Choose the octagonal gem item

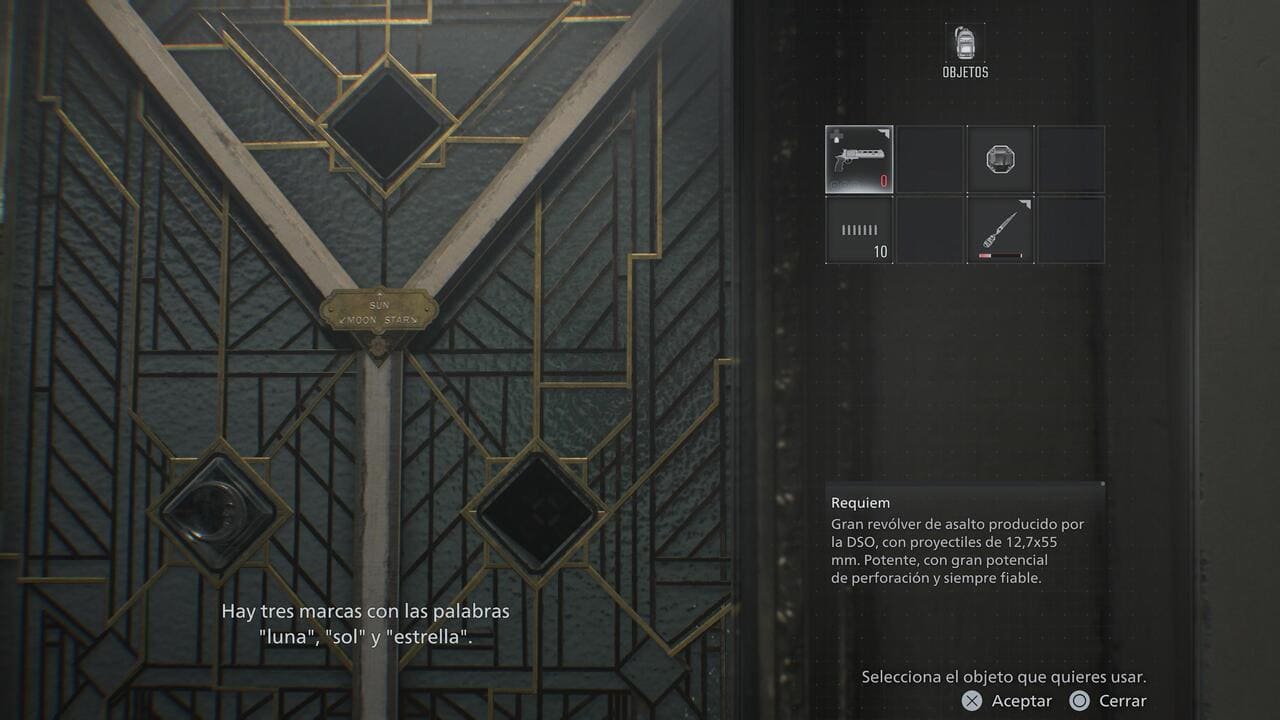[x=1000, y=159]
